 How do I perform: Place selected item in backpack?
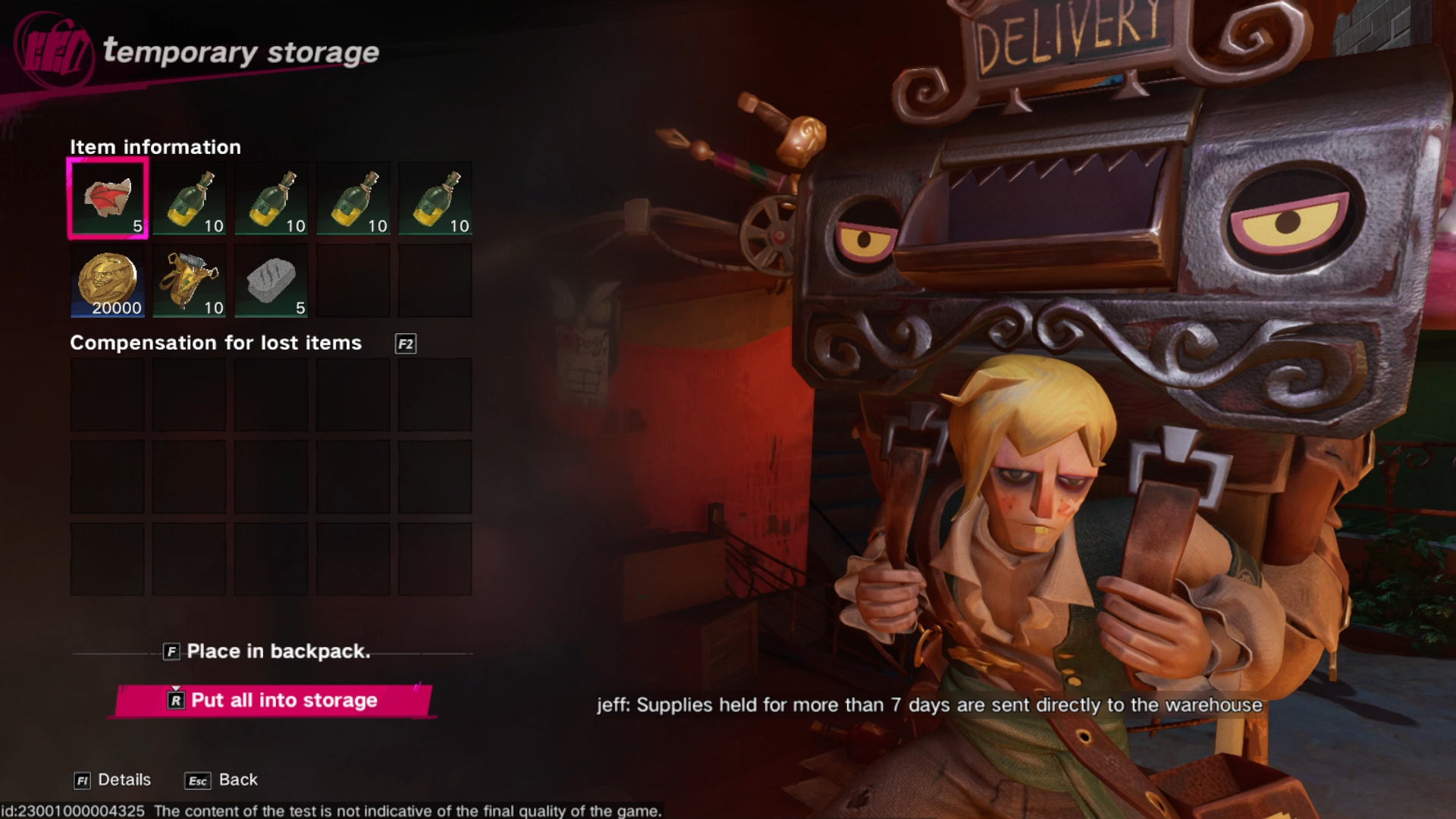(267, 651)
